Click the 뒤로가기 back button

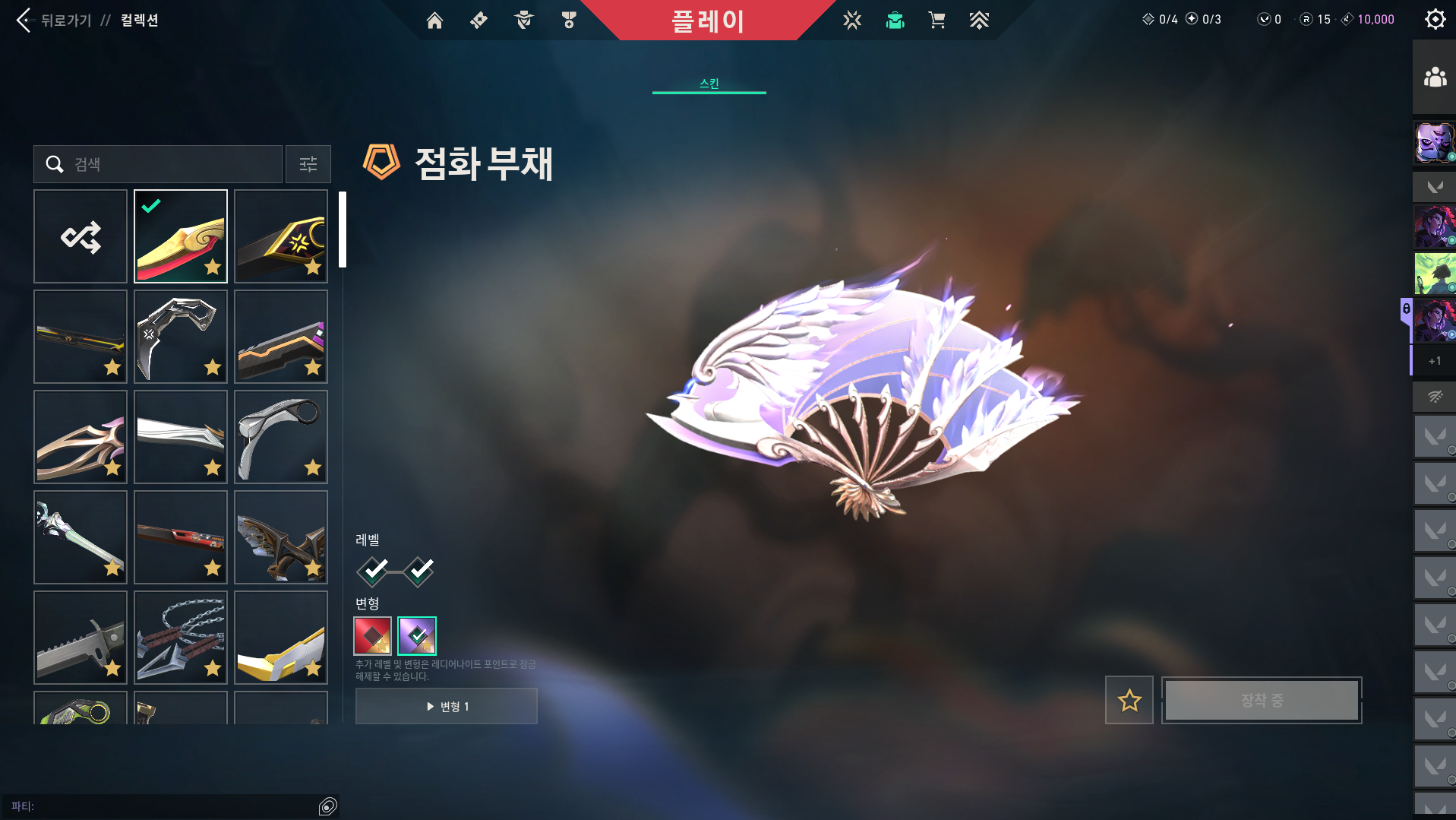[53, 21]
